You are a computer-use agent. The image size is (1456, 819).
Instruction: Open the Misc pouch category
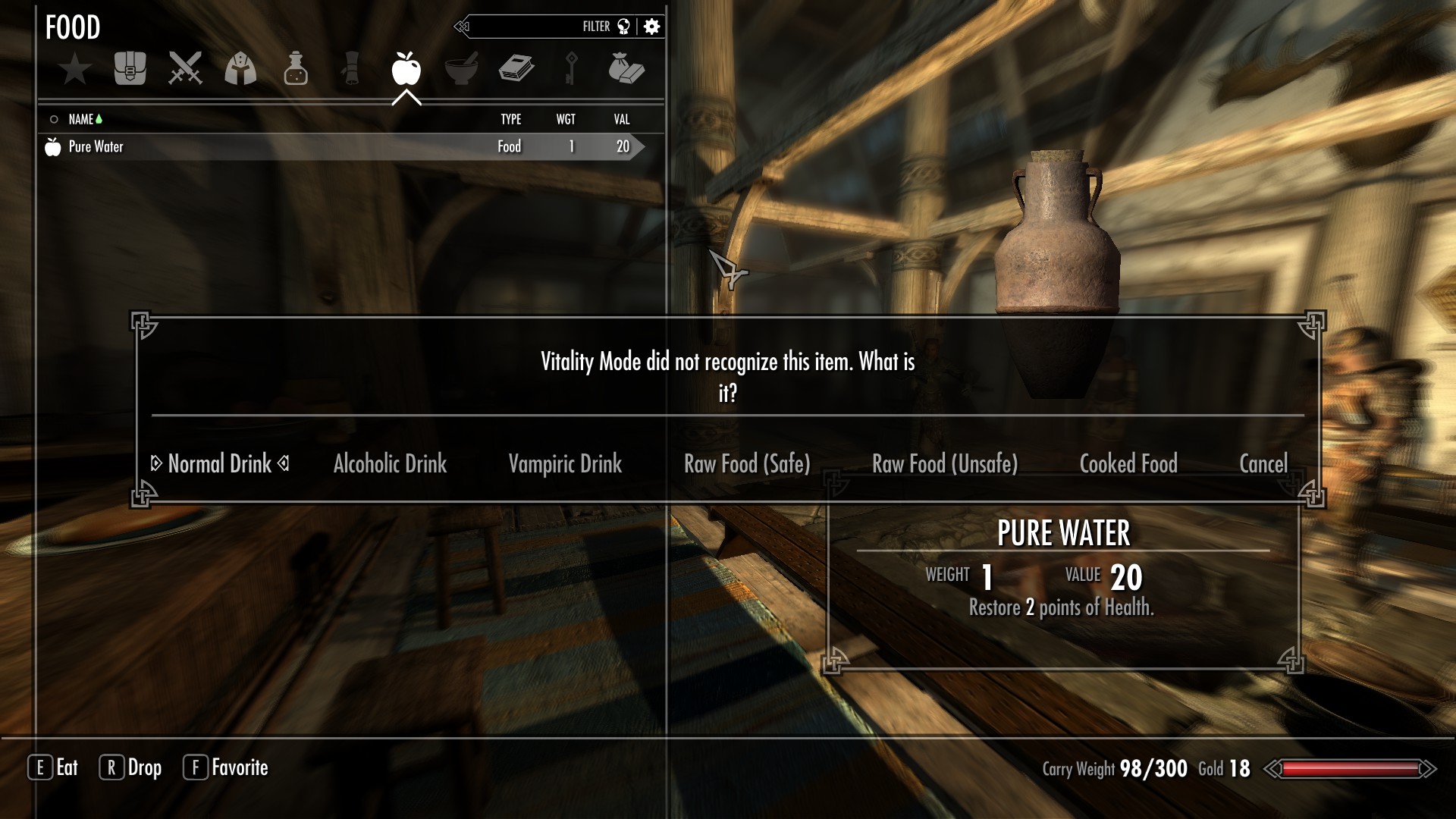click(x=626, y=69)
